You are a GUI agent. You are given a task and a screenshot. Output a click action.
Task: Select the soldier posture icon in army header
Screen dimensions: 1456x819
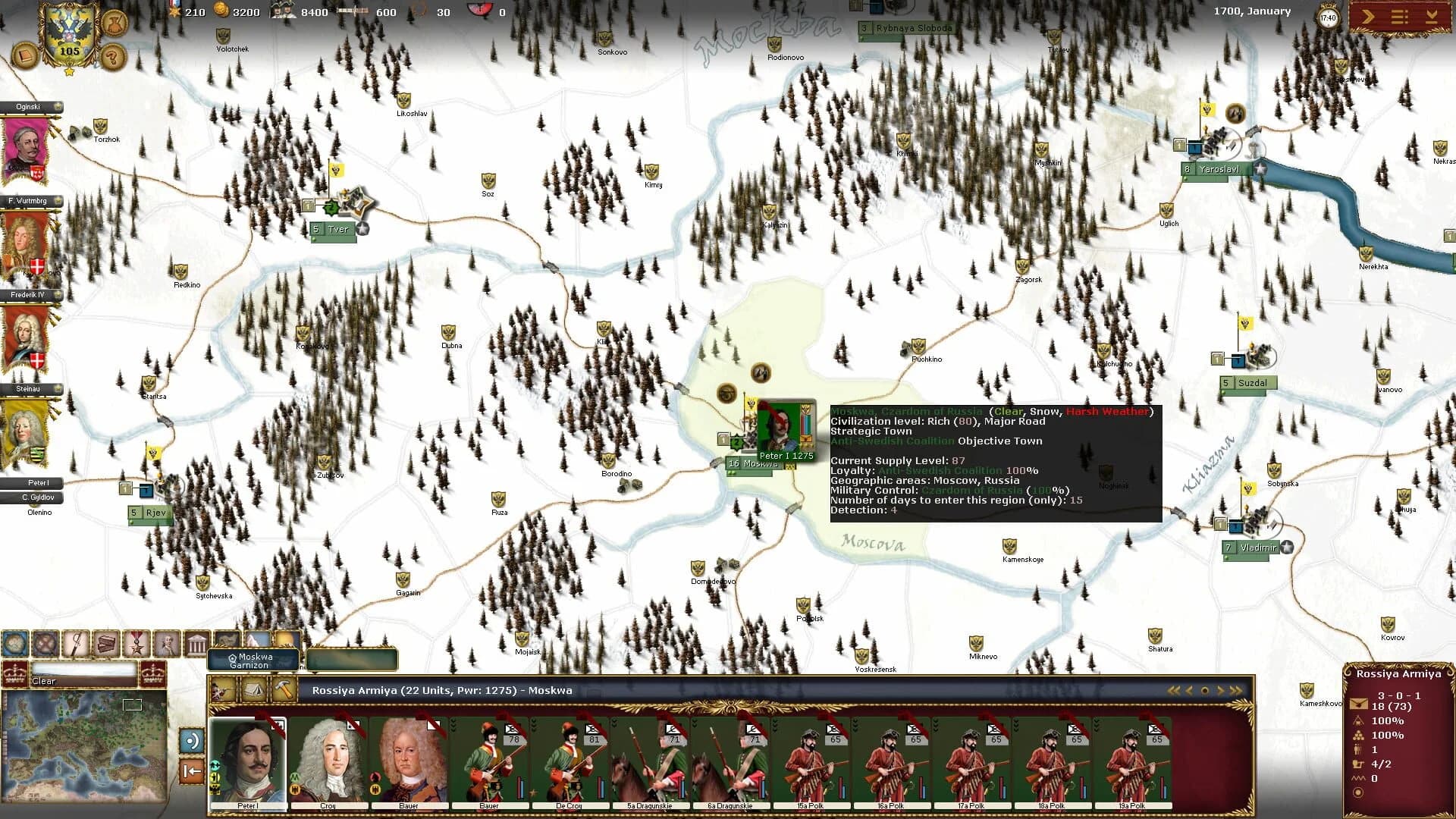221,690
